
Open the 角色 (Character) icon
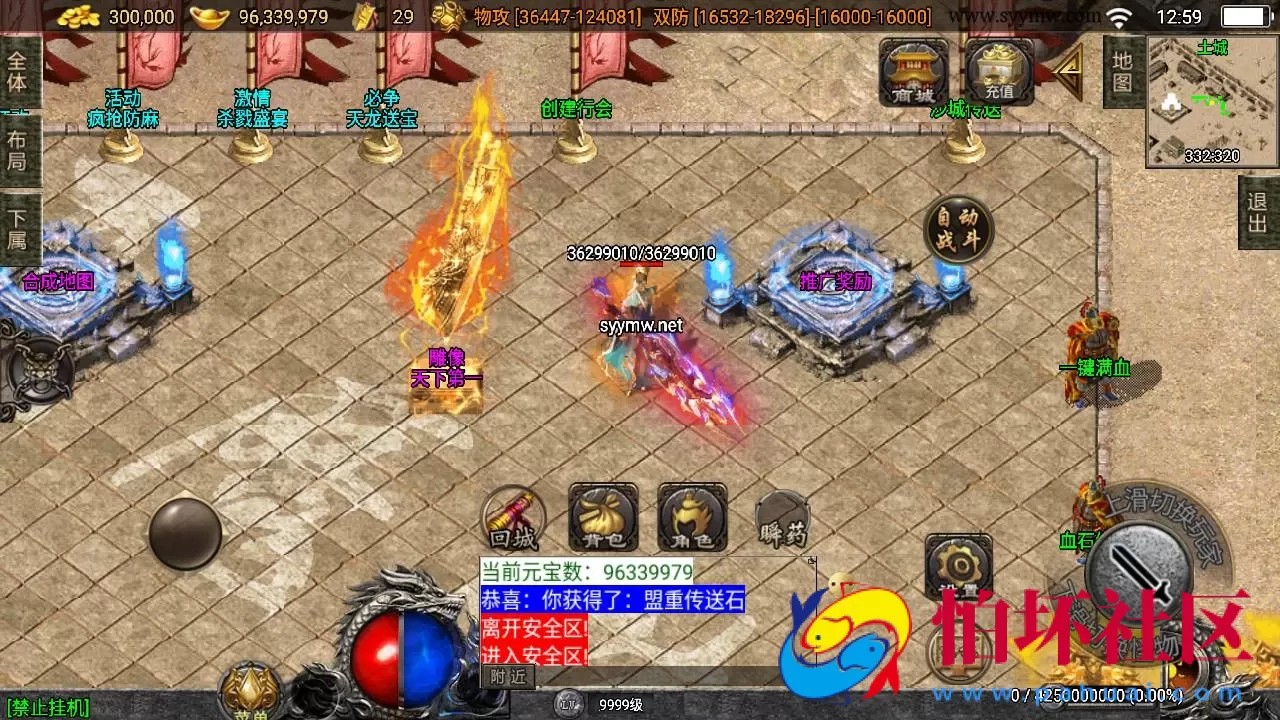691,519
